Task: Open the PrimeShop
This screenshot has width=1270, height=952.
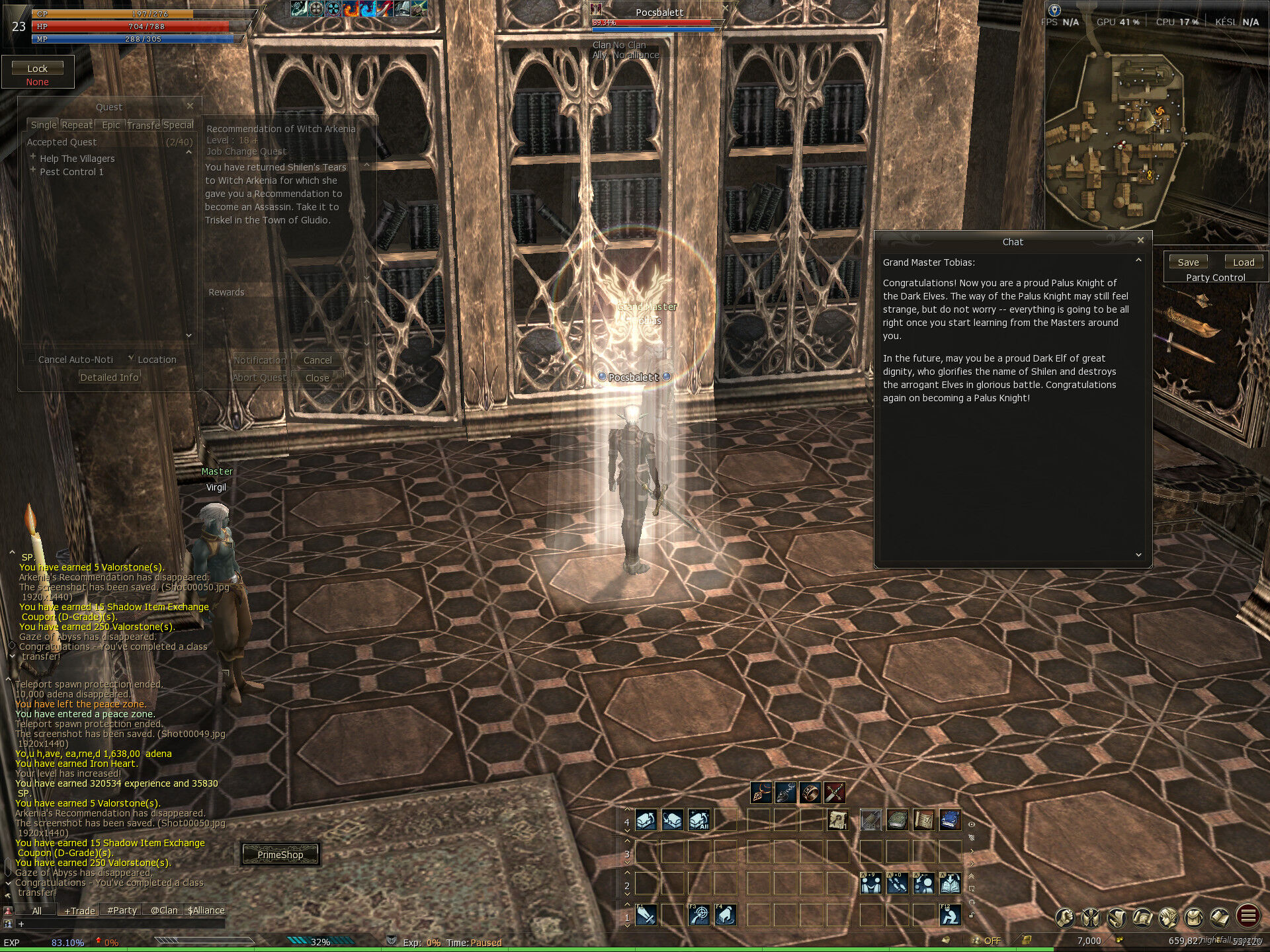Action: [280, 855]
